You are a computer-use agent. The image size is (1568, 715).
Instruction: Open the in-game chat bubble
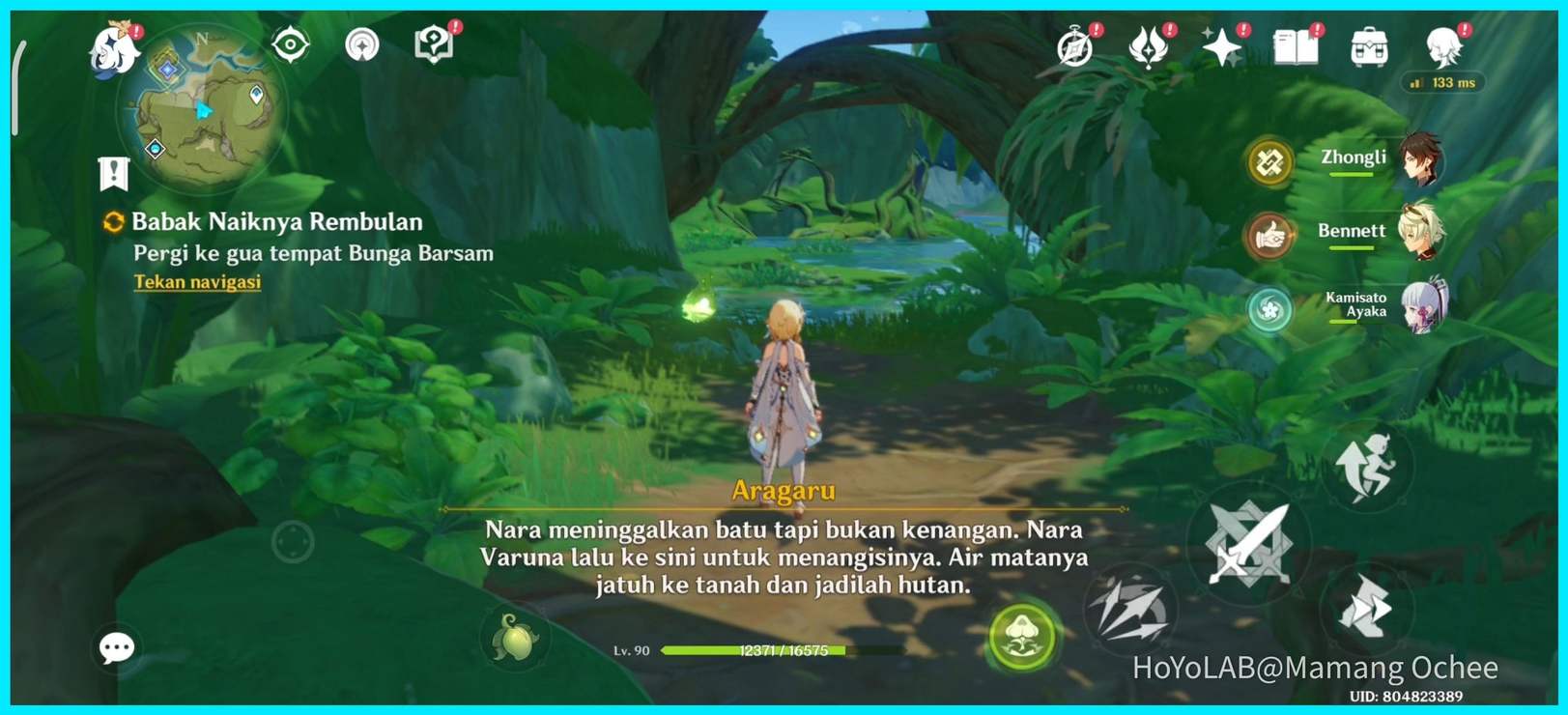point(115,645)
